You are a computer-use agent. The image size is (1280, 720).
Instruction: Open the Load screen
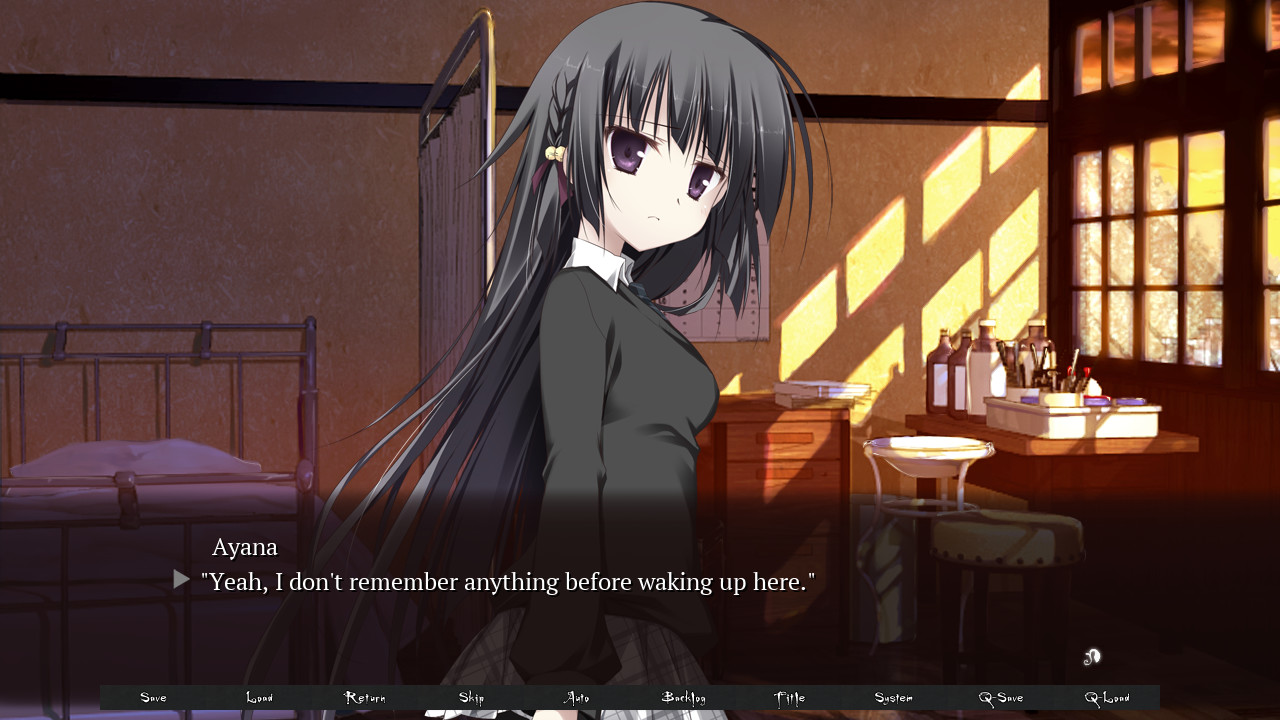(259, 697)
